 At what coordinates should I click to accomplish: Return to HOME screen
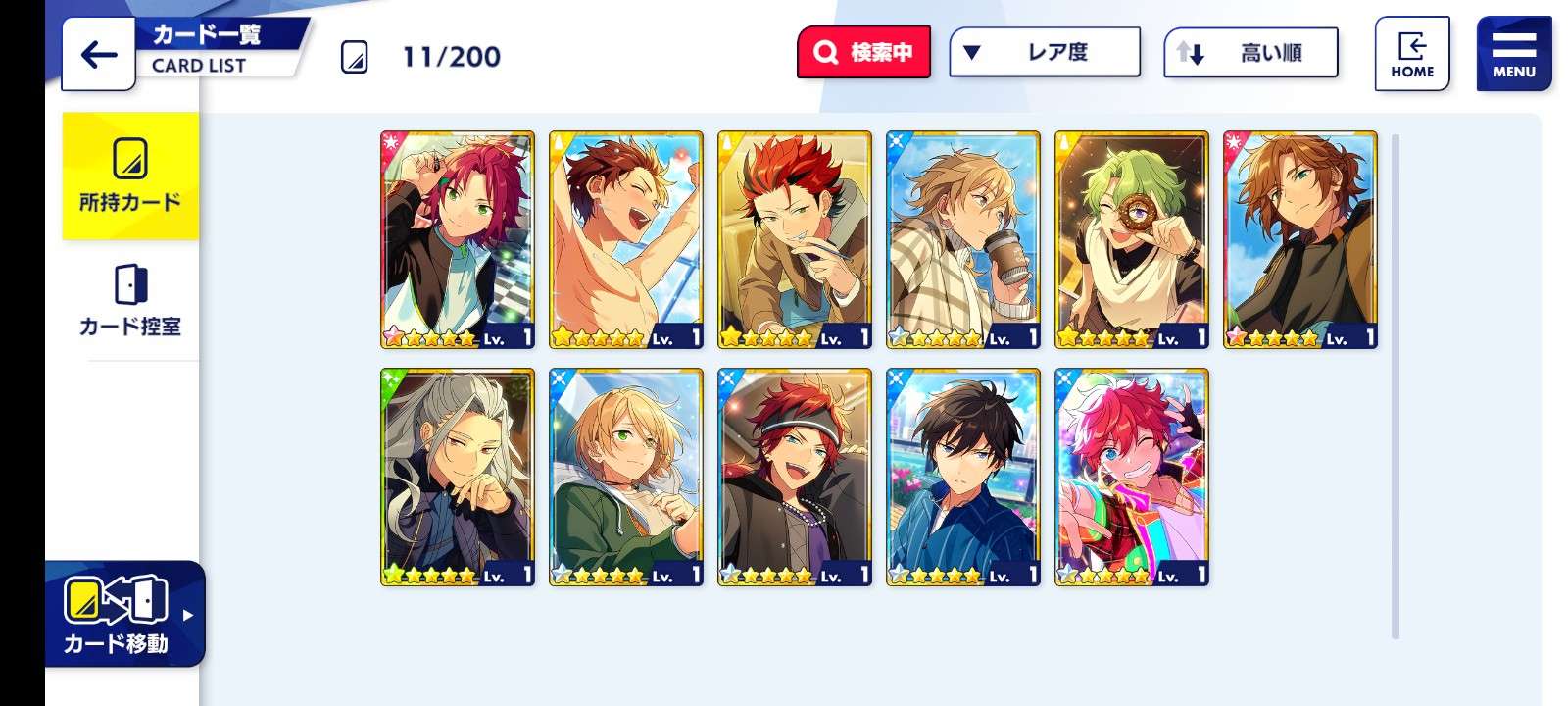(1411, 54)
